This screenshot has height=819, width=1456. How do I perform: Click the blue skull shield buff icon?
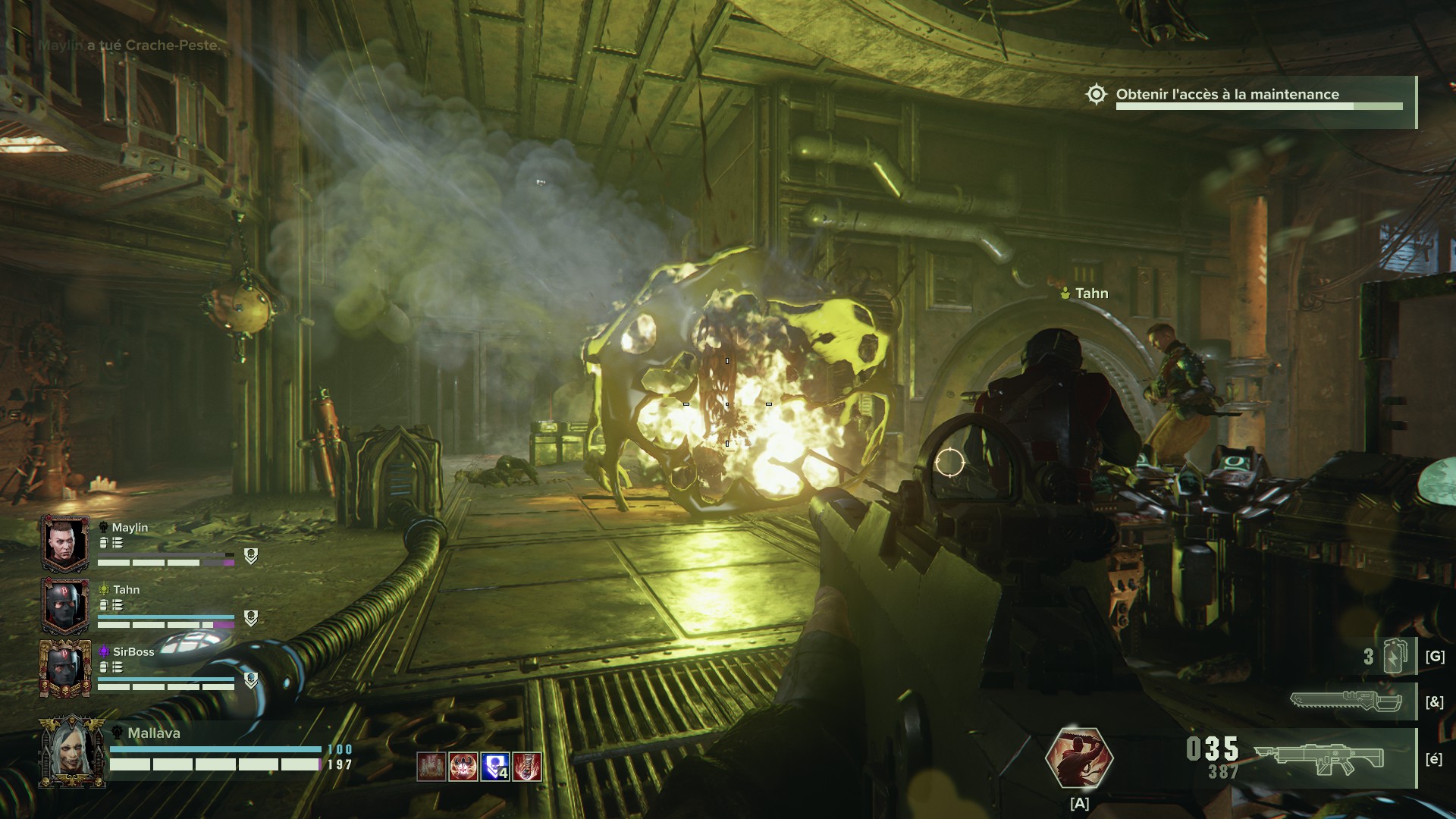(x=494, y=767)
